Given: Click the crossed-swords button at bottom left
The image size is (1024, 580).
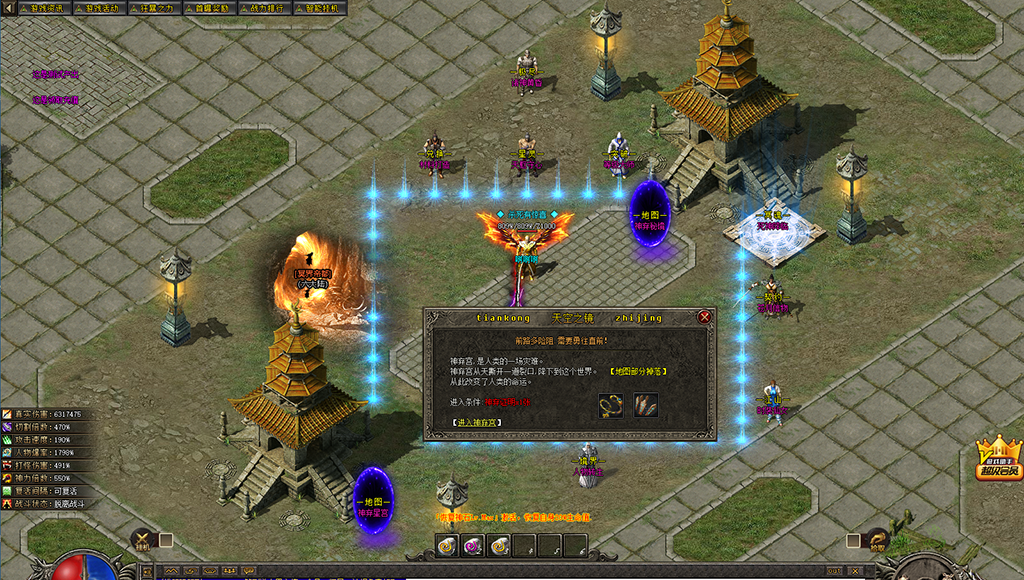Looking at the screenshot, I should click(143, 540).
